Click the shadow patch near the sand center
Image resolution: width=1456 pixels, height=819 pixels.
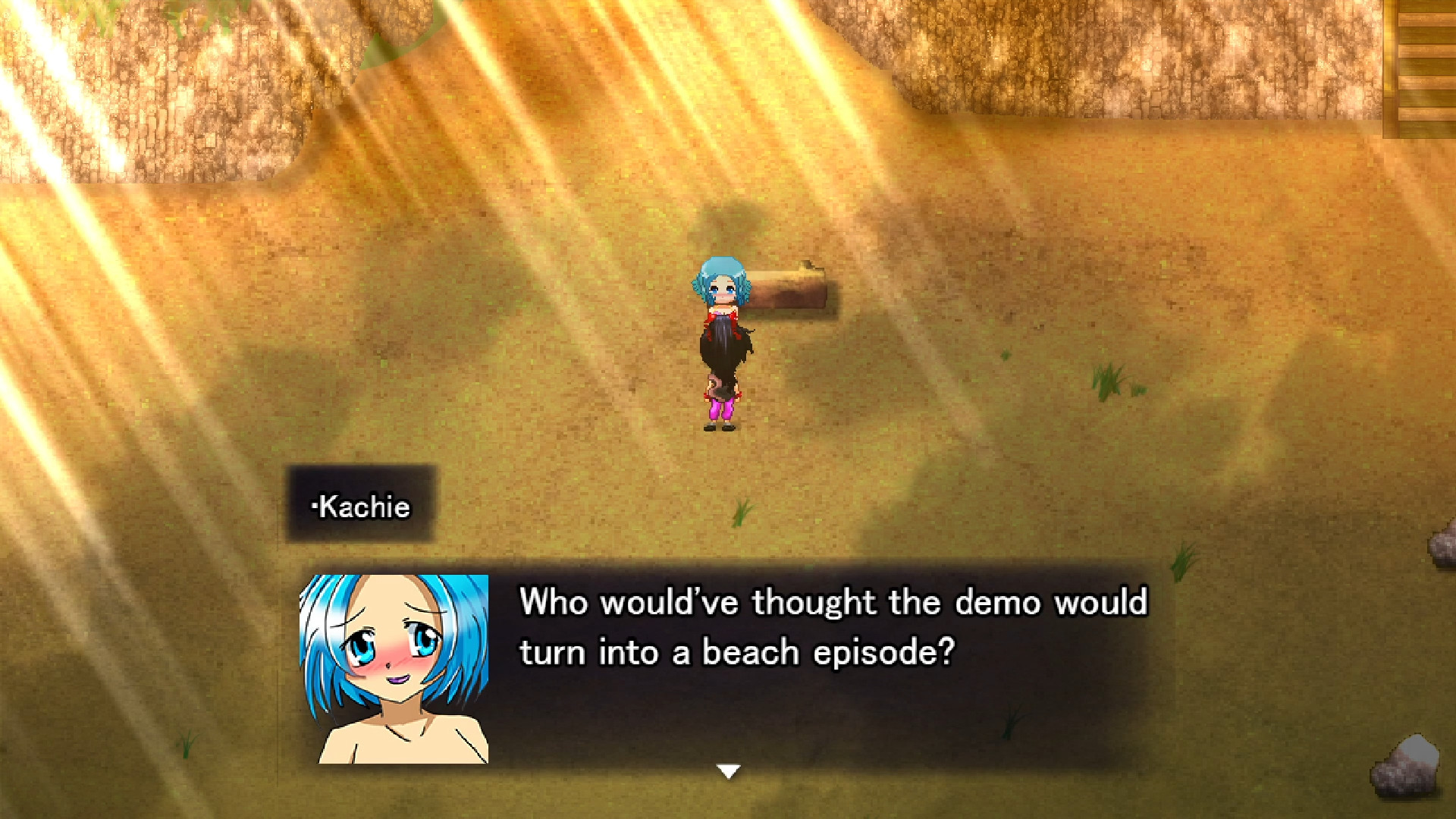(720, 227)
